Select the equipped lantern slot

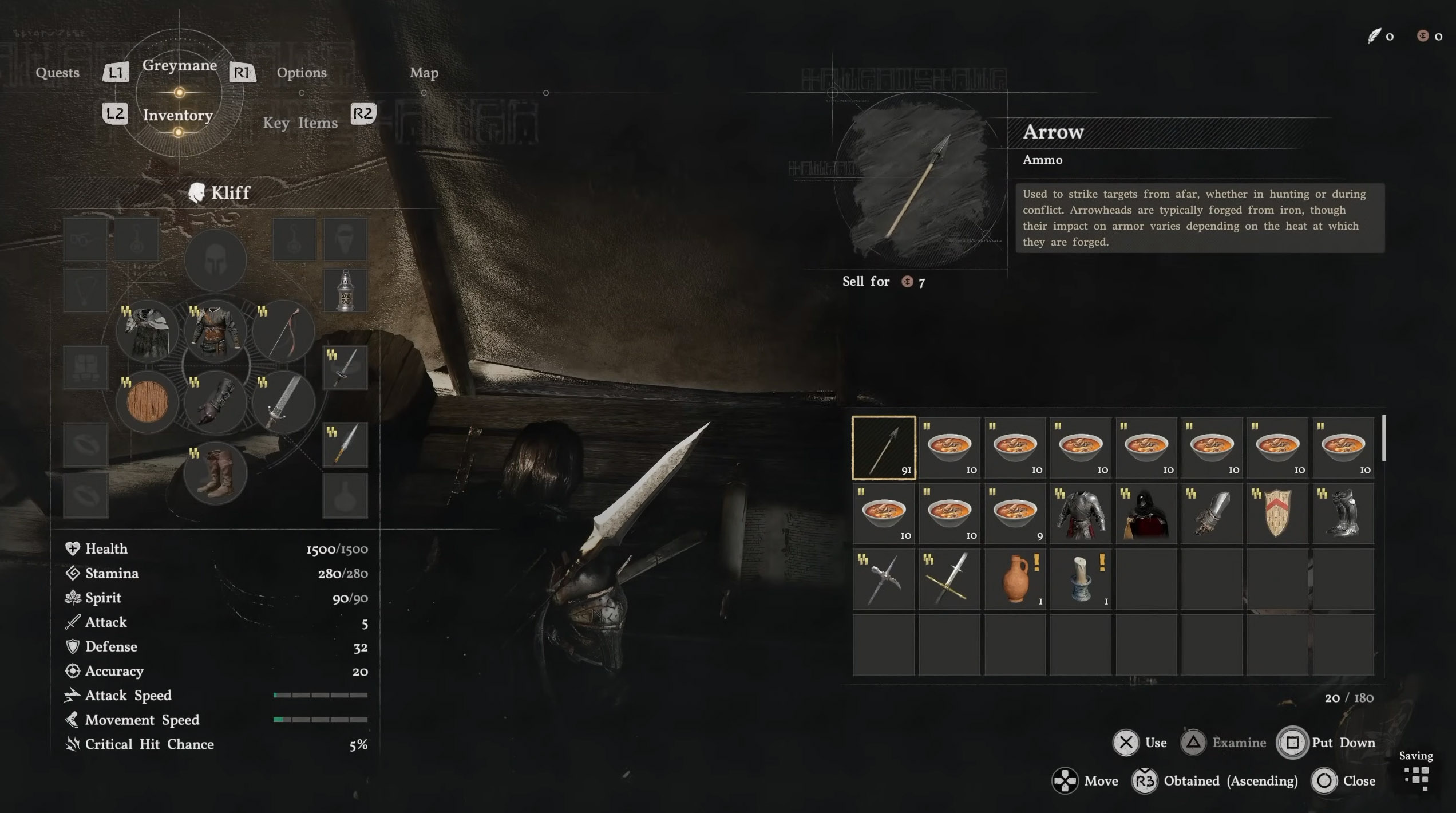(x=345, y=291)
